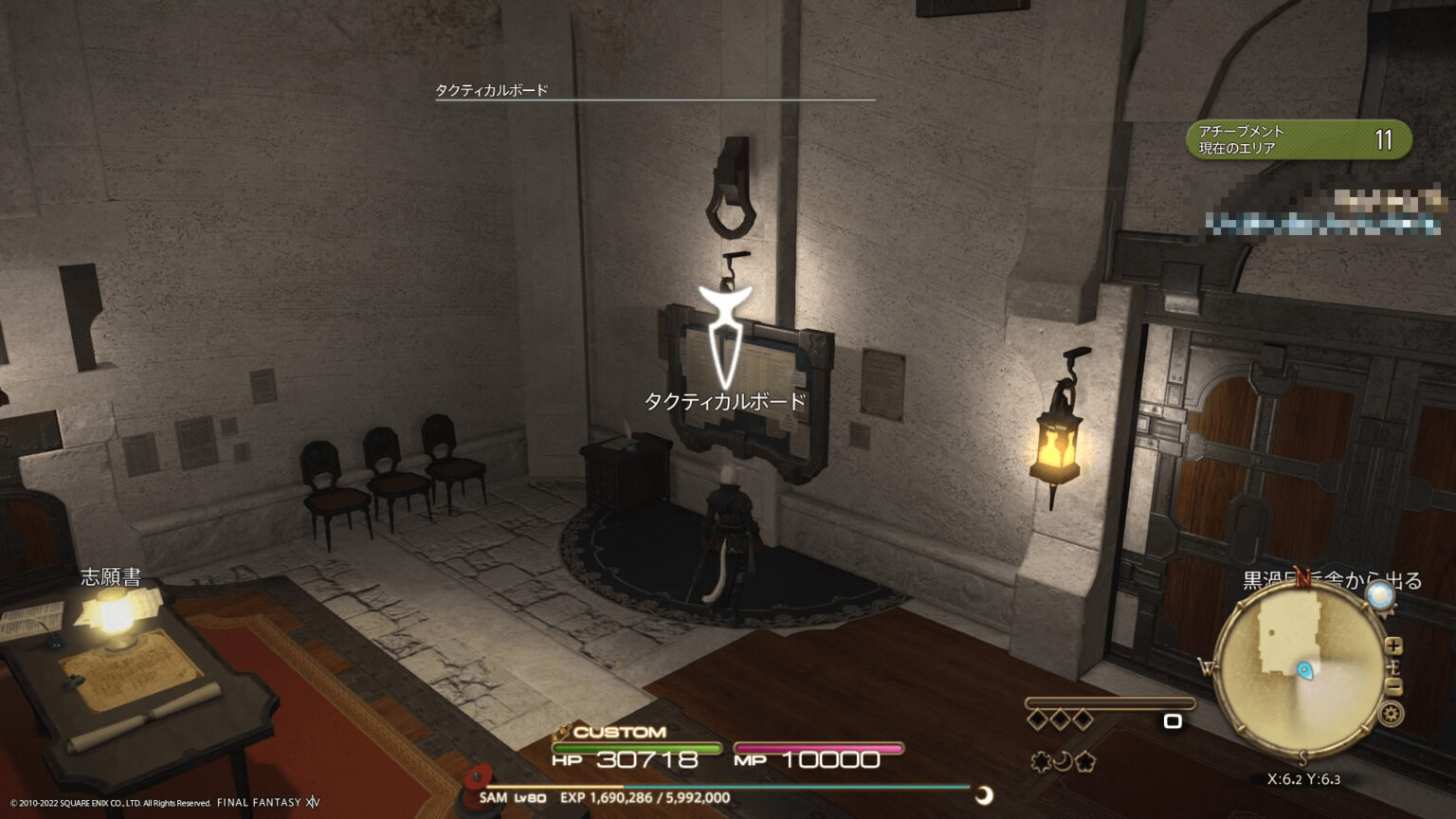
Task: Select the weather icon beside the minimap
Action: [x=1381, y=596]
